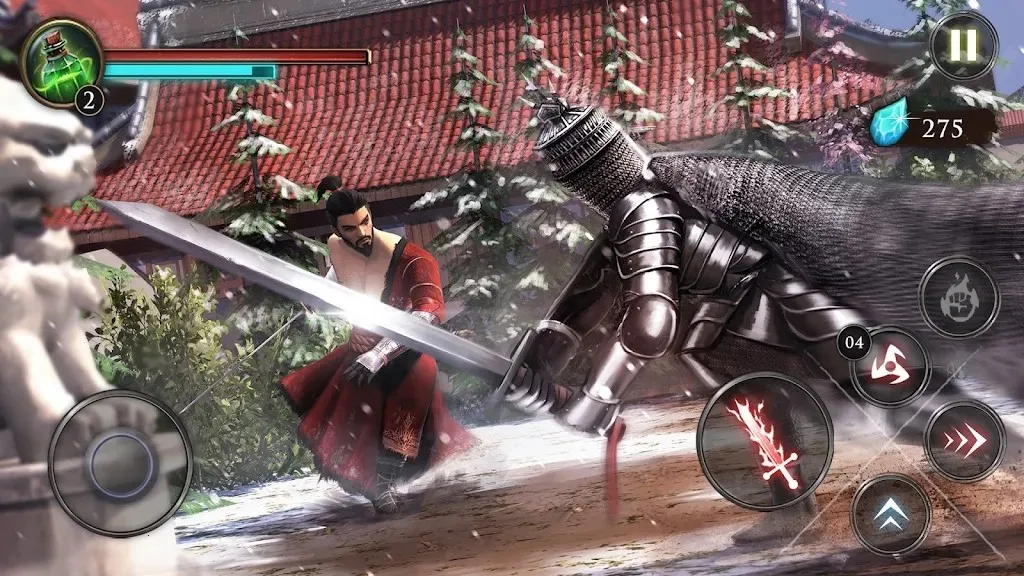1024x576 pixels.
Task: Activate the flaming fist rage skill
Action: tap(958, 296)
